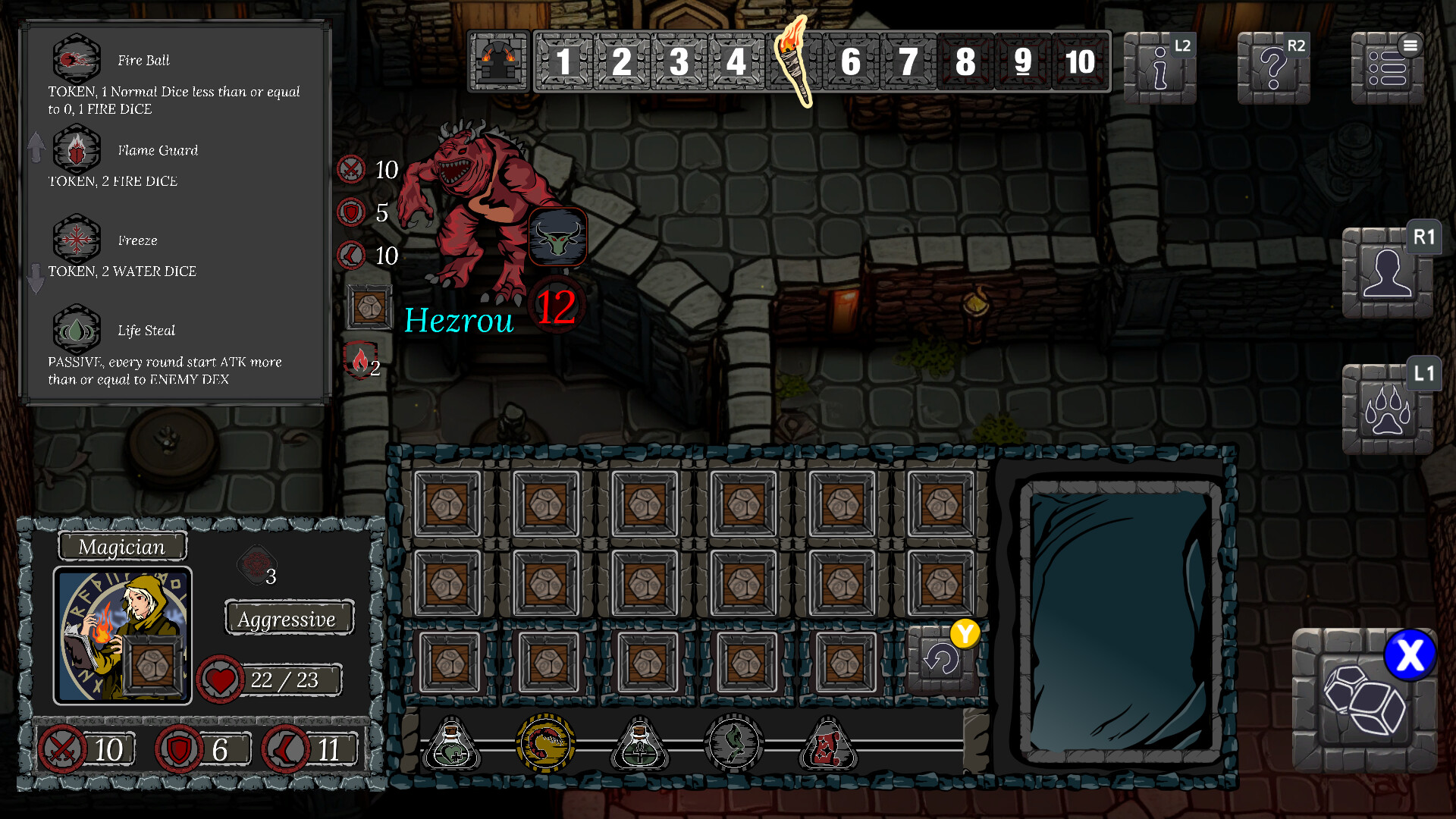Image resolution: width=1456 pixels, height=819 pixels.
Task: Use the red spell scroll
Action: pos(828,744)
